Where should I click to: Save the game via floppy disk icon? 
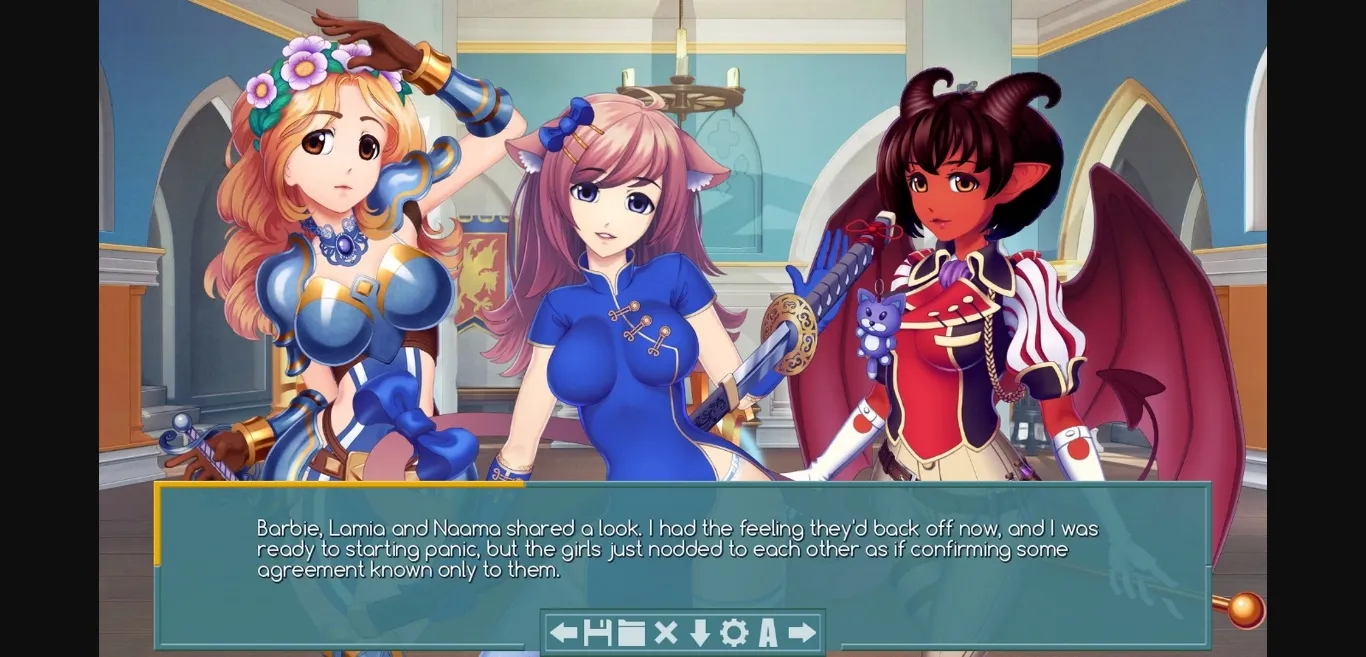[597, 632]
